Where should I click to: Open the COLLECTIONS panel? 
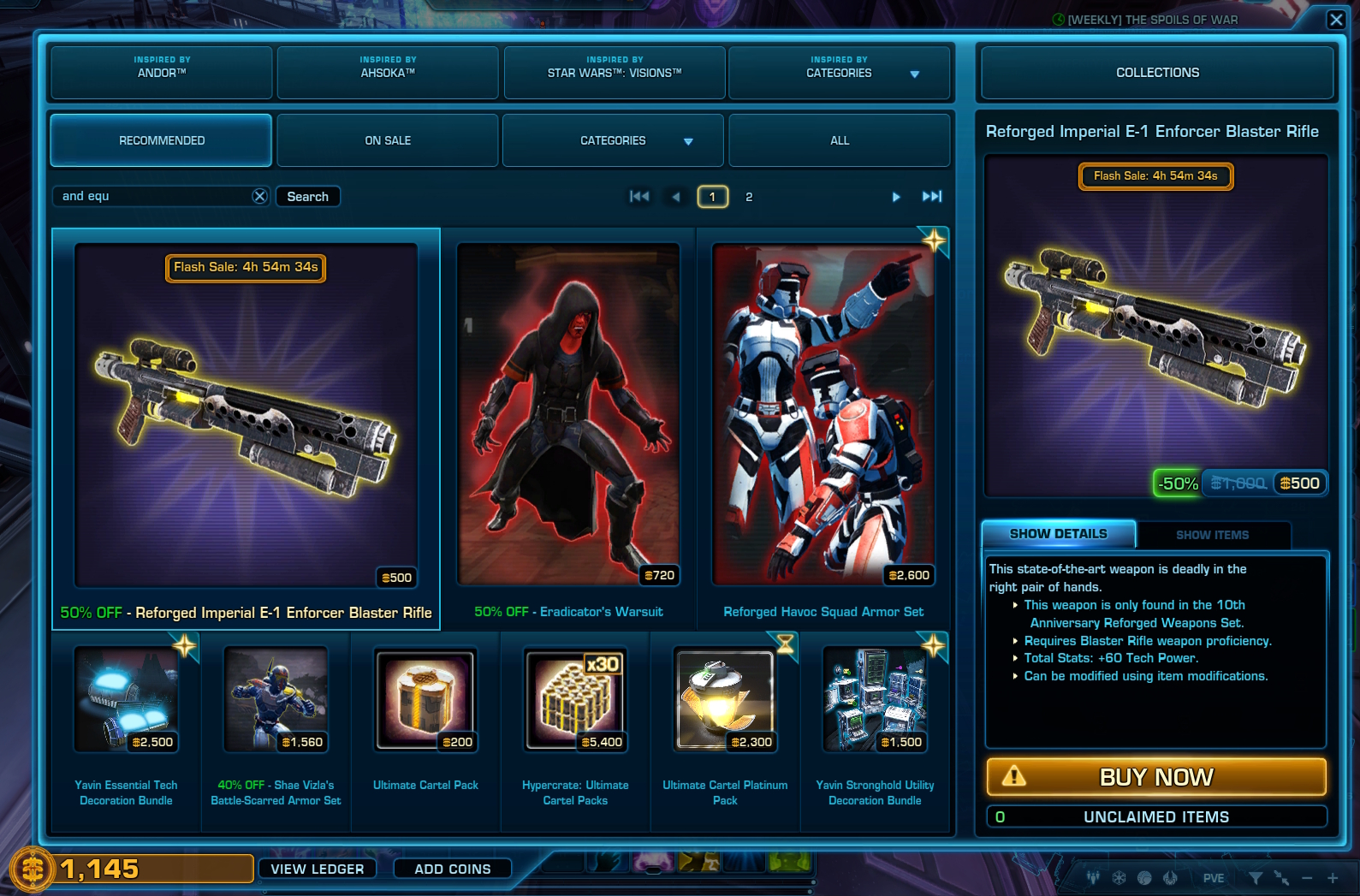point(1156,73)
